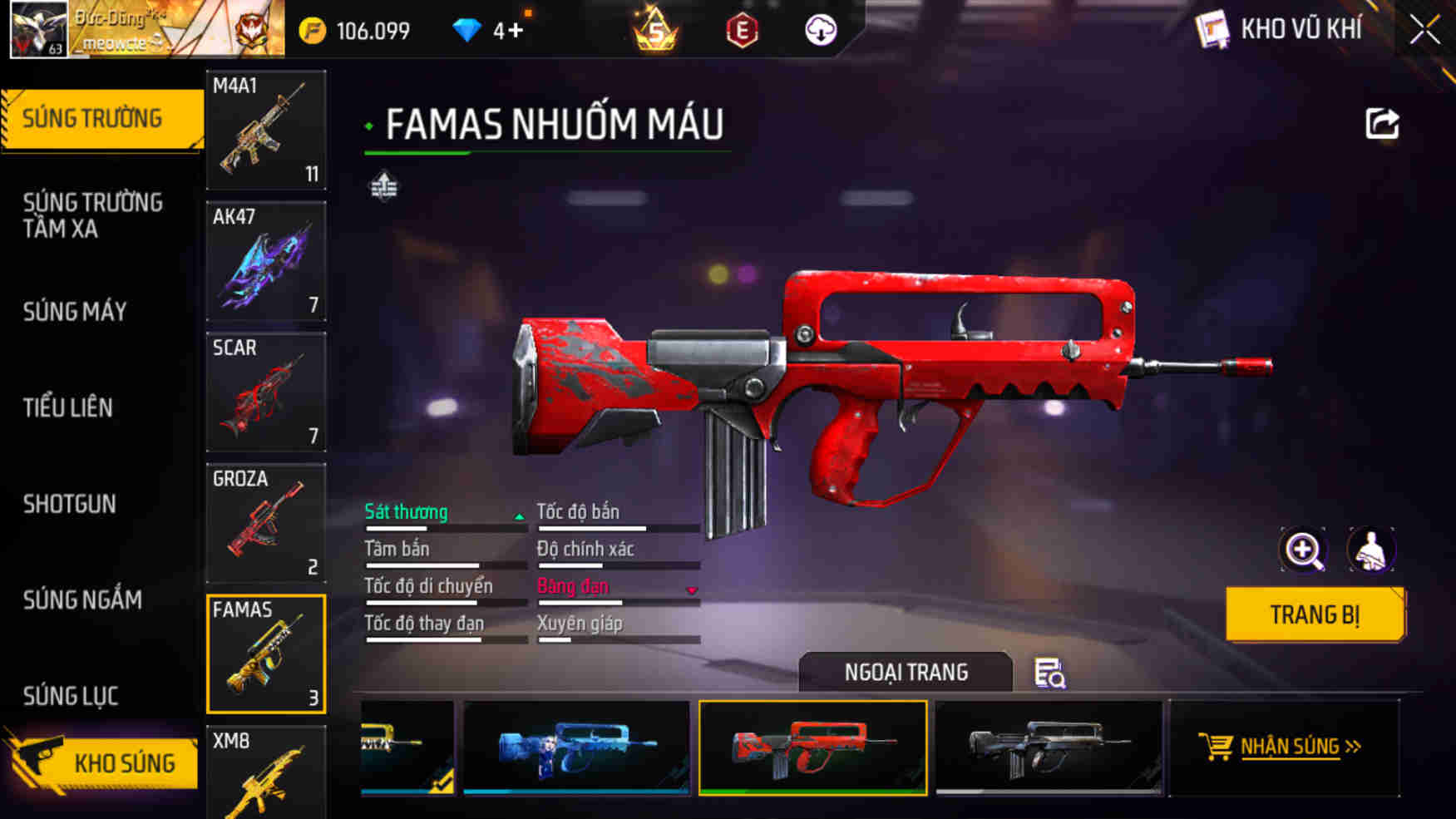Open the Súng Trường Tầm Xa category
Viewport: 1456px width, 819px height.
pos(93,215)
